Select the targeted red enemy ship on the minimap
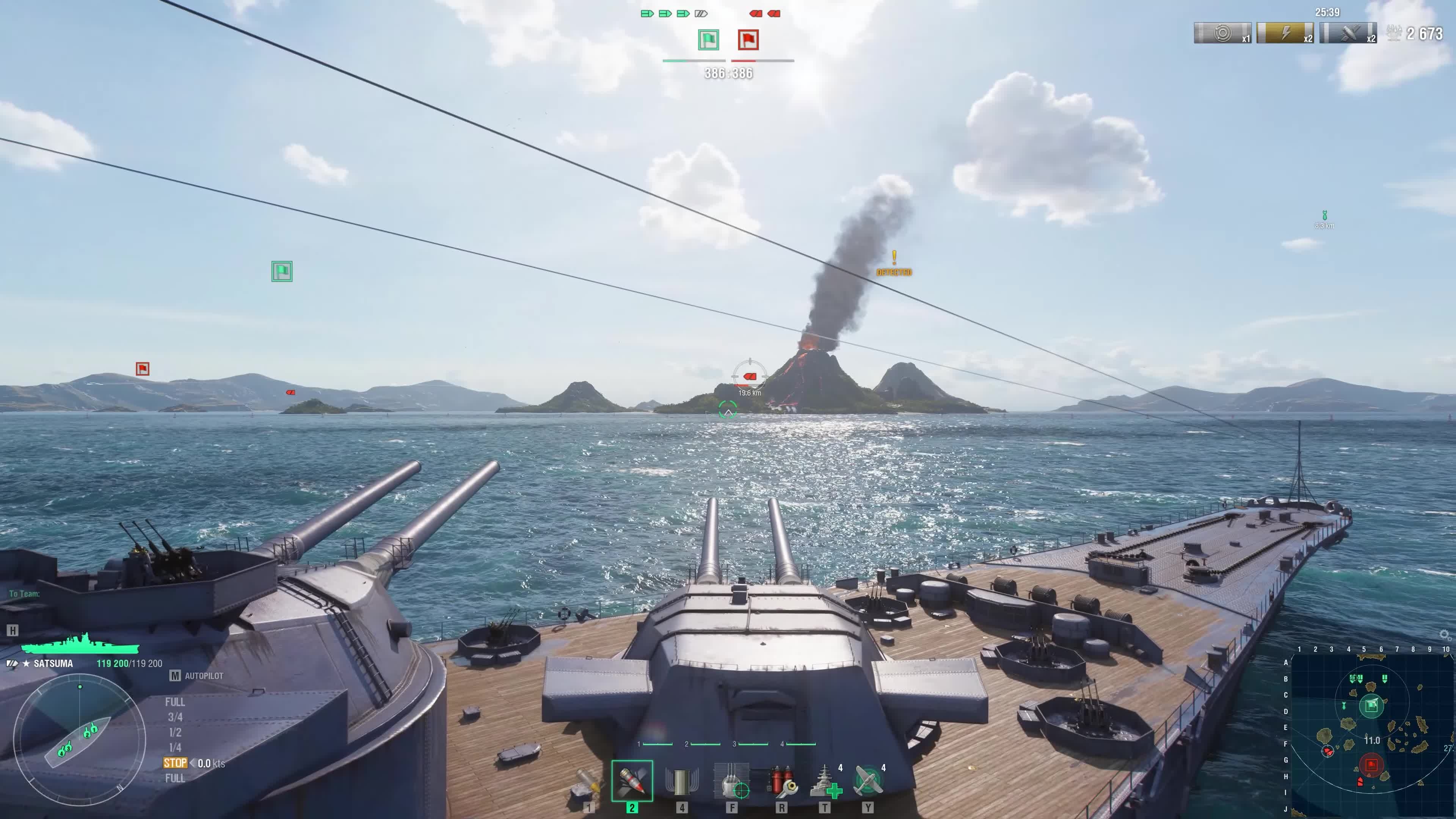This screenshot has height=819, width=1456. [x=1328, y=751]
